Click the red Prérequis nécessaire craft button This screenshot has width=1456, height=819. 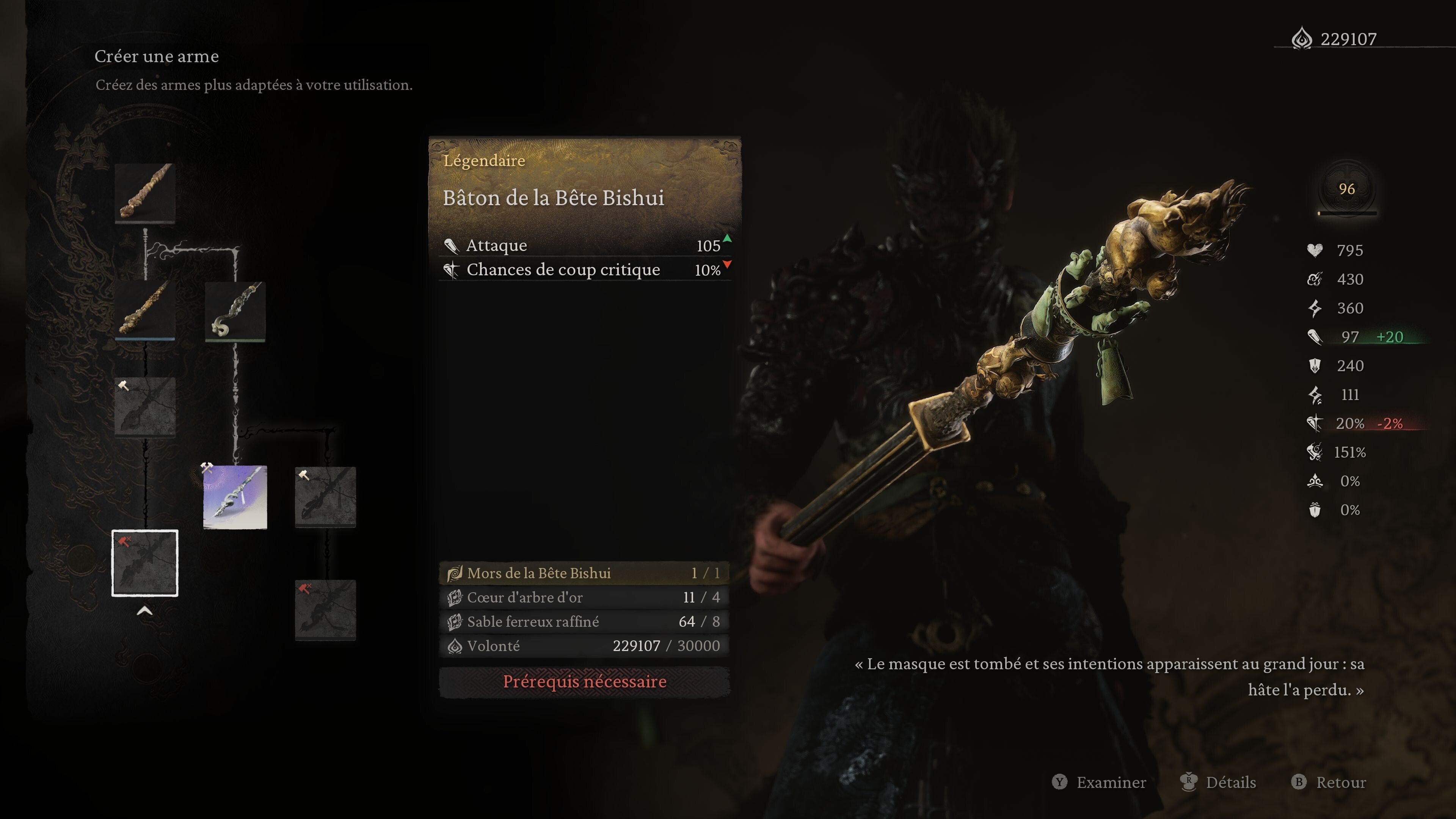(584, 682)
